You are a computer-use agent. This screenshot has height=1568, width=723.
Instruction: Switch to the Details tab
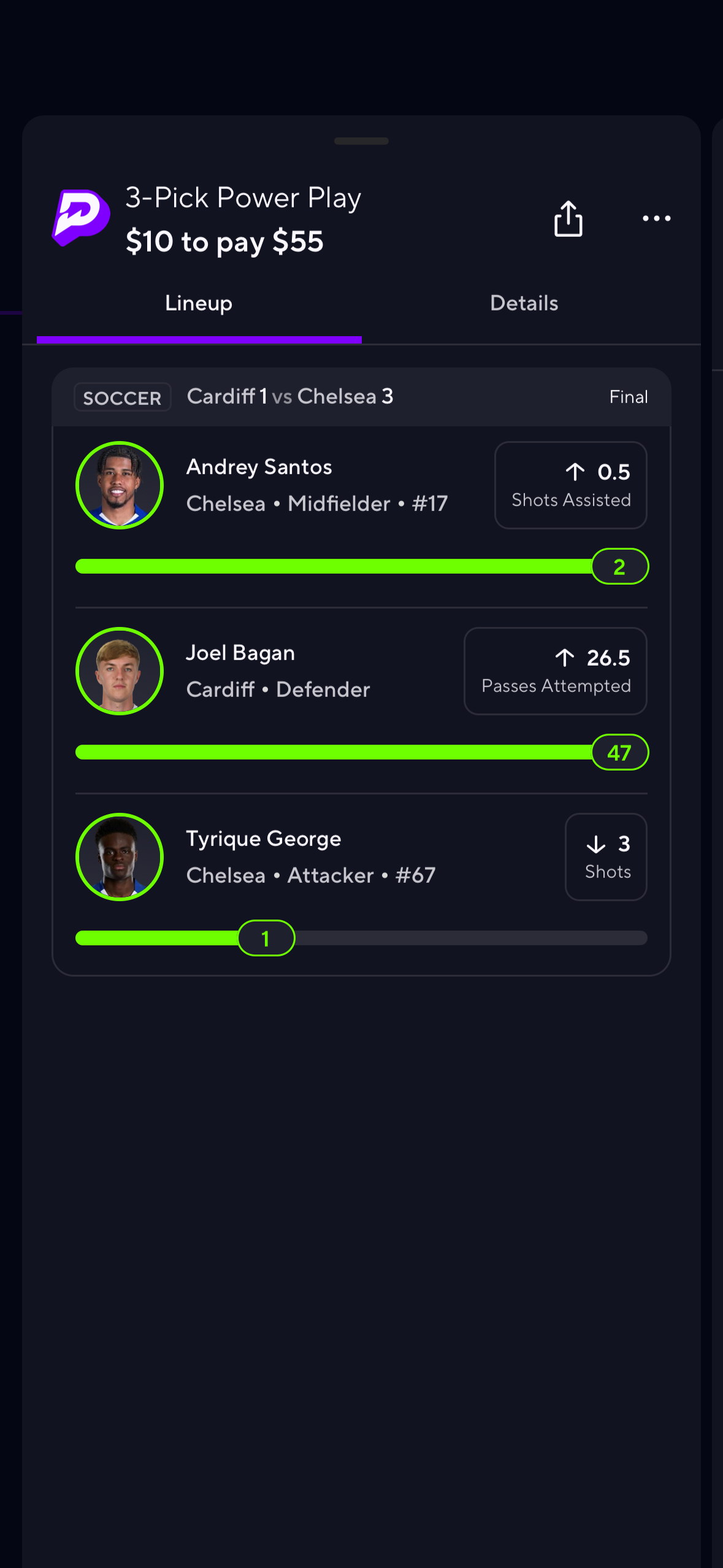coord(524,304)
